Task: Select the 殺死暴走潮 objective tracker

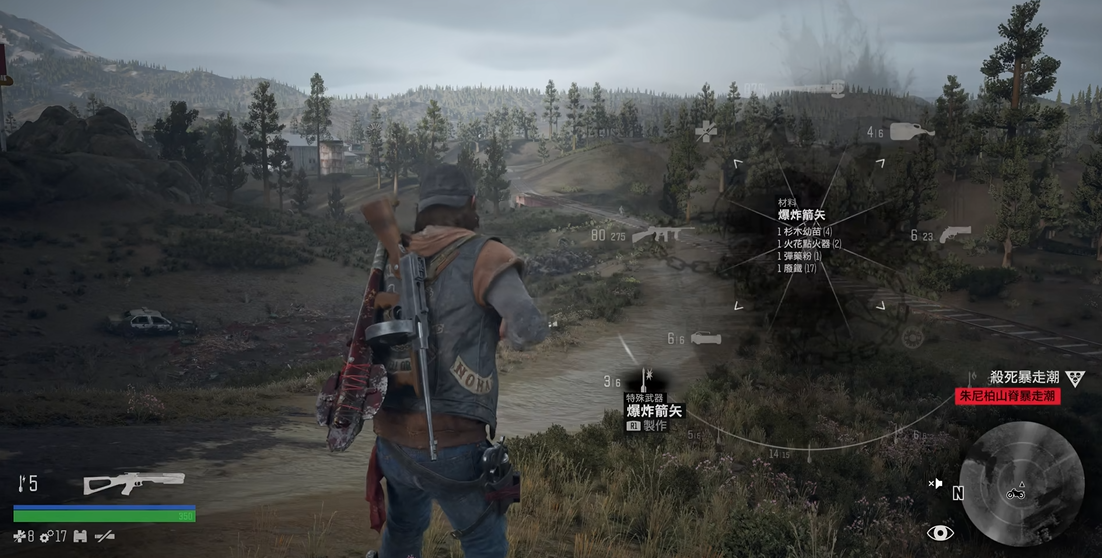Action: pos(1024,377)
